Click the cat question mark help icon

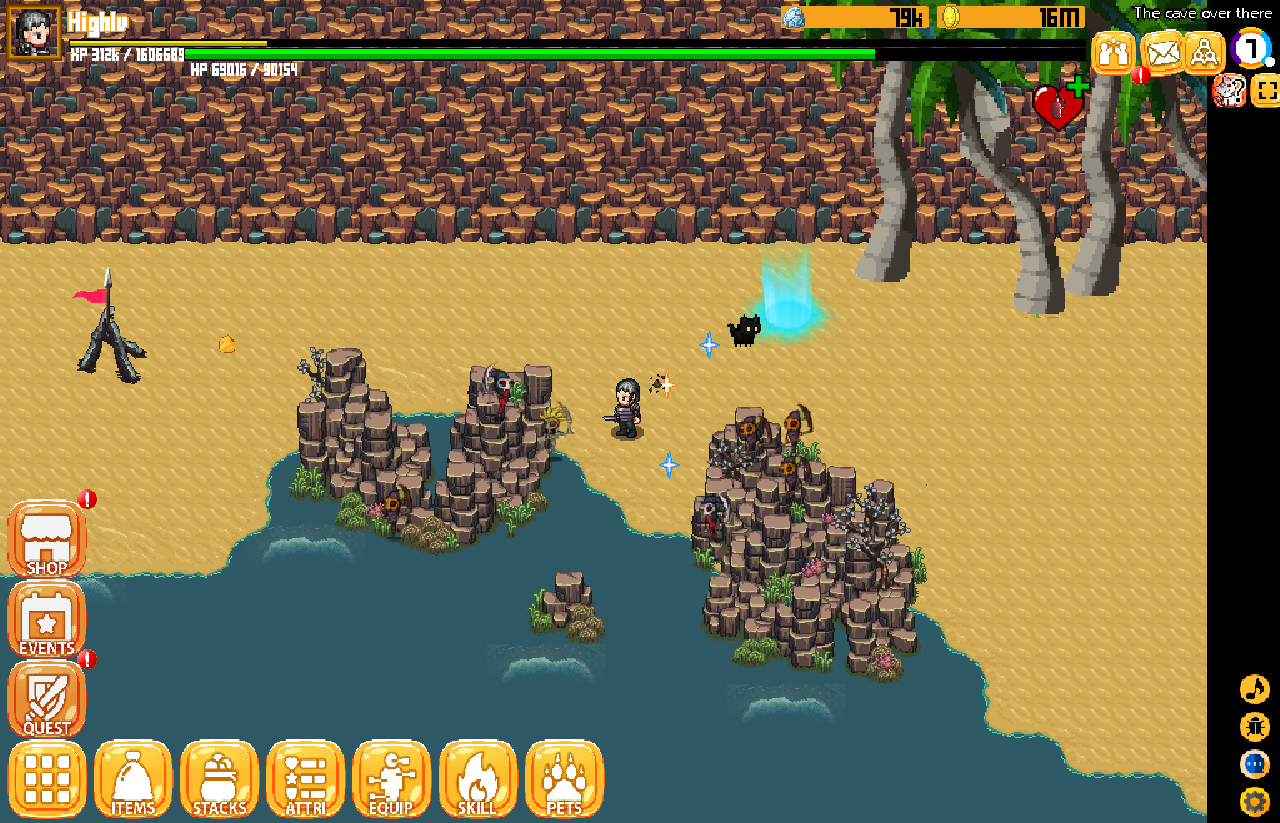pos(1228,91)
